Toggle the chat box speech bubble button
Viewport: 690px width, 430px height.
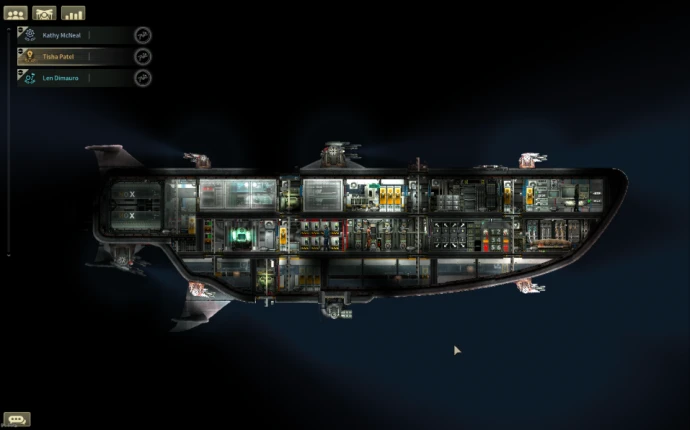coord(16,419)
